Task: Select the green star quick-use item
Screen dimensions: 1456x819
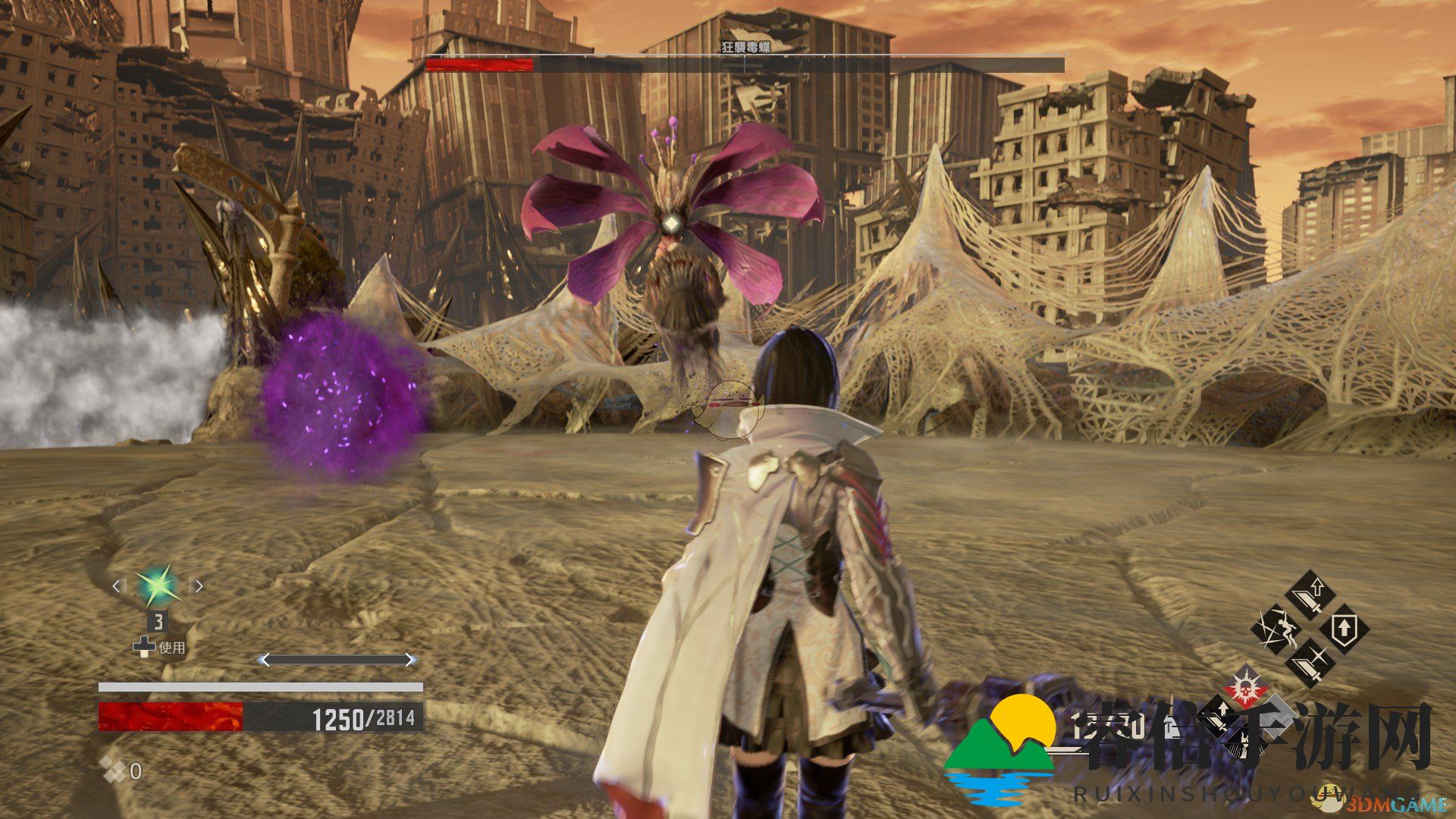Action: (158, 586)
